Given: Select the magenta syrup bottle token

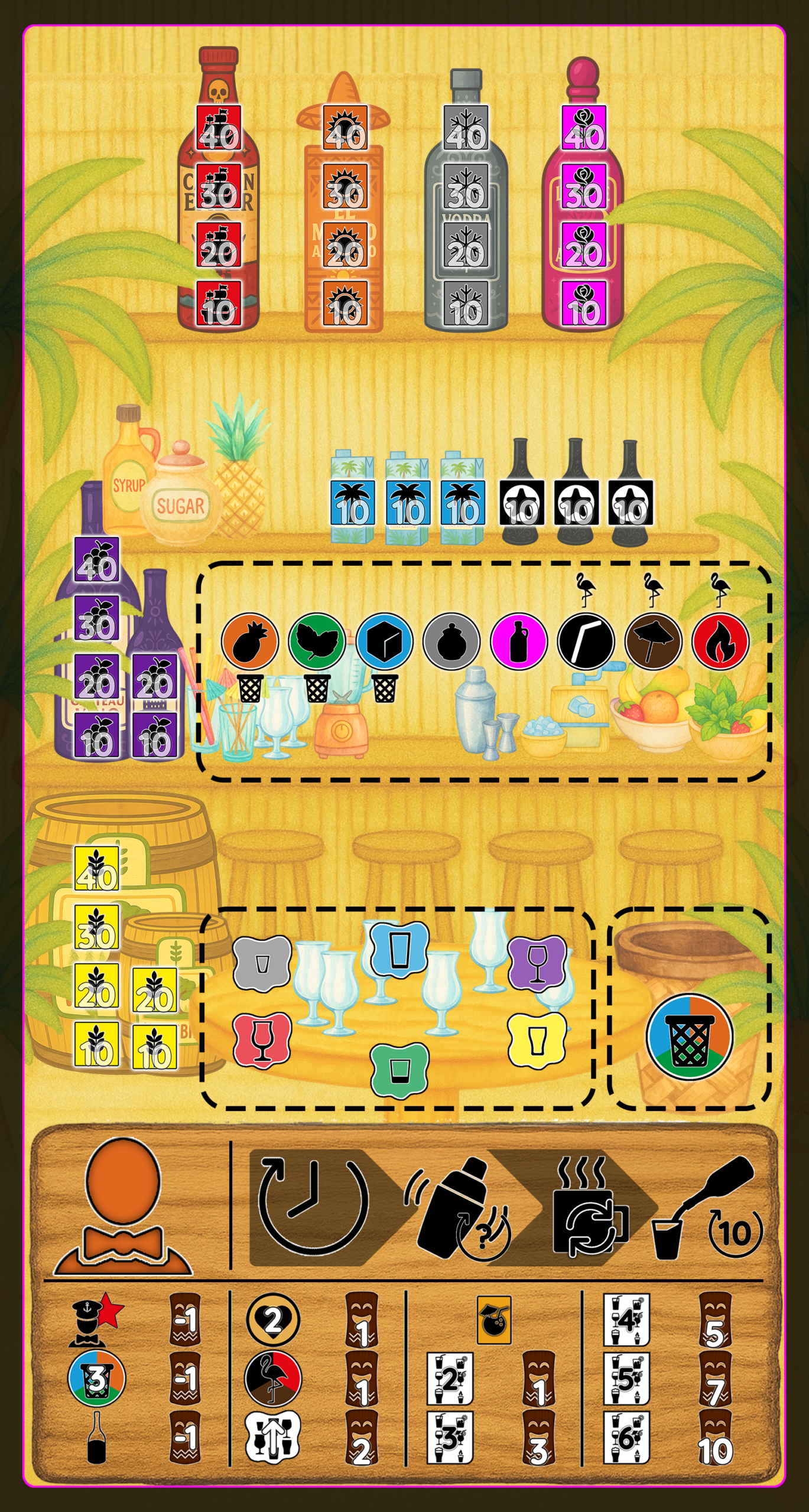Looking at the screenshot, I should [x=519, y=641].
